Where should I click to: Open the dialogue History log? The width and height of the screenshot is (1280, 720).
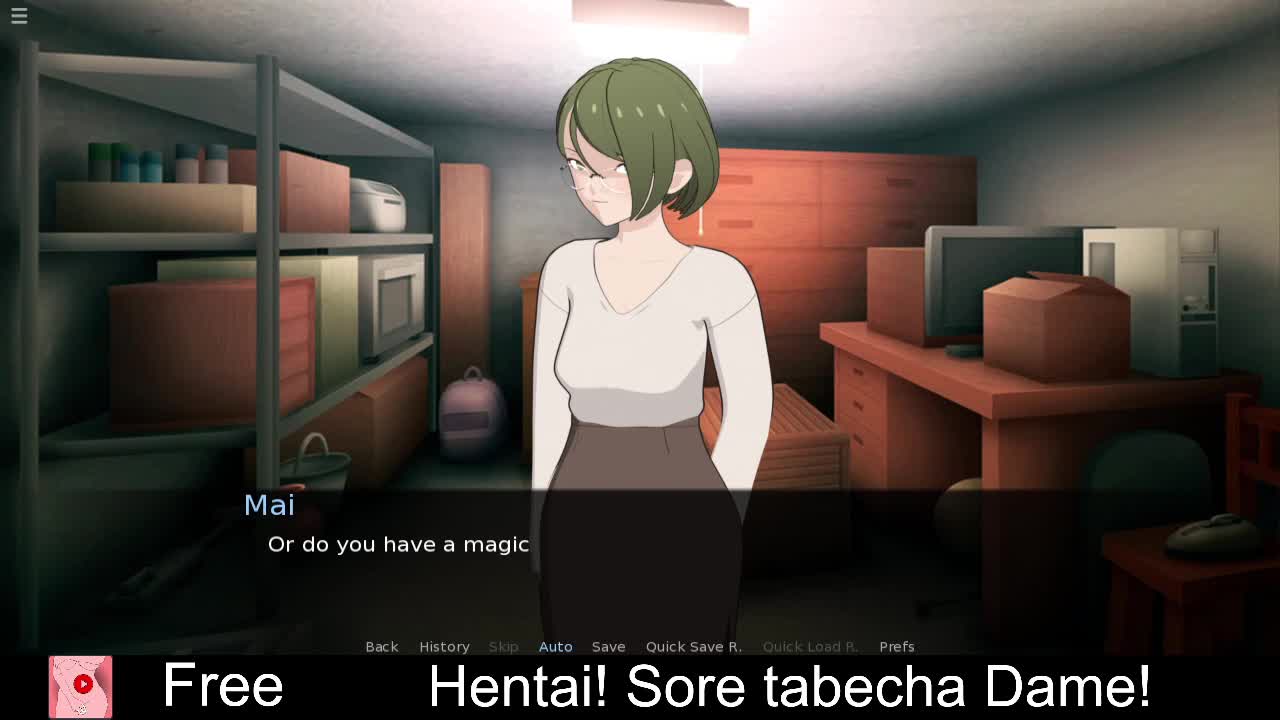[444, 647]
